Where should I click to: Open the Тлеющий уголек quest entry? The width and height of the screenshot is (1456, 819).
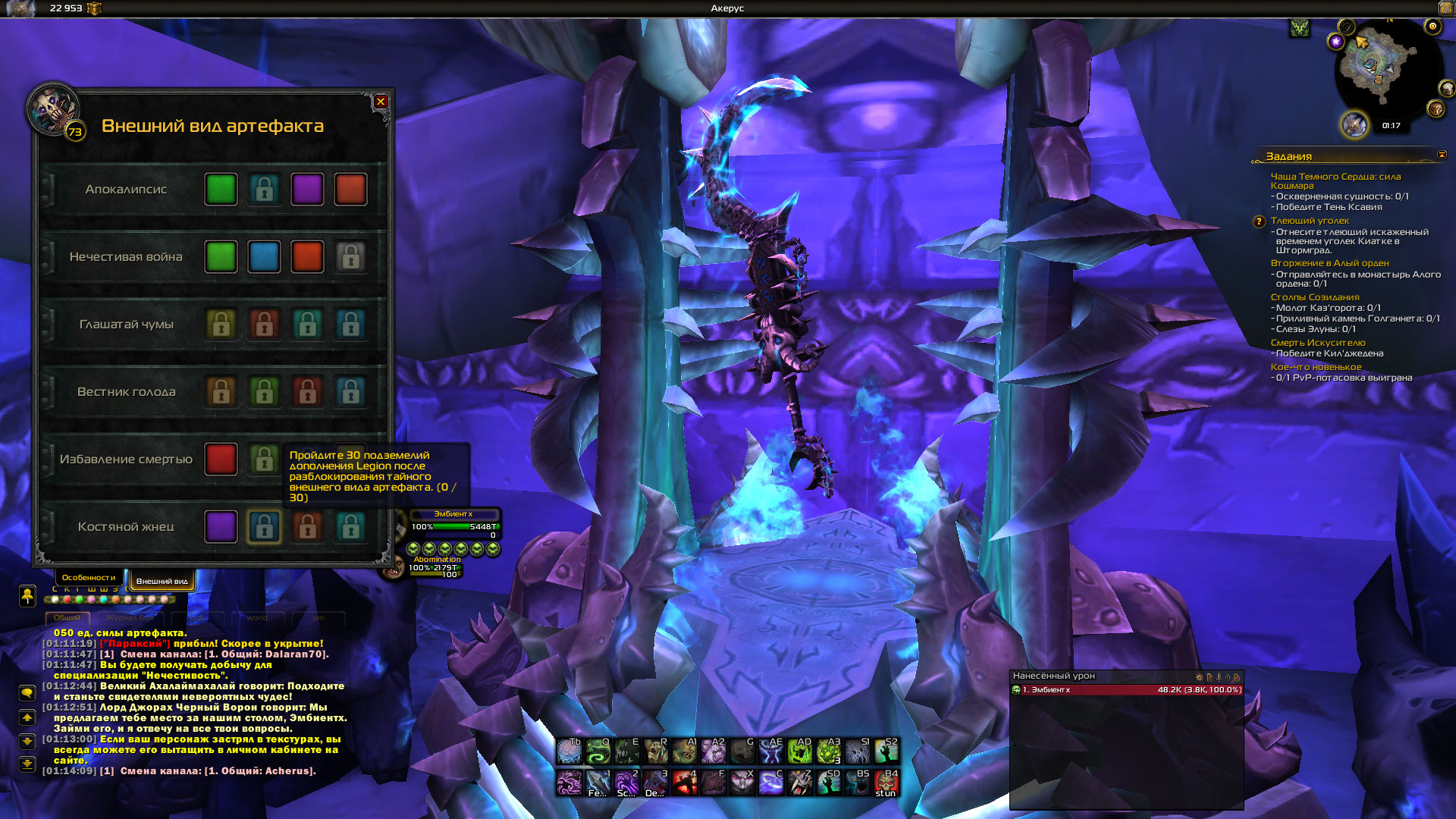point(1310,221)
